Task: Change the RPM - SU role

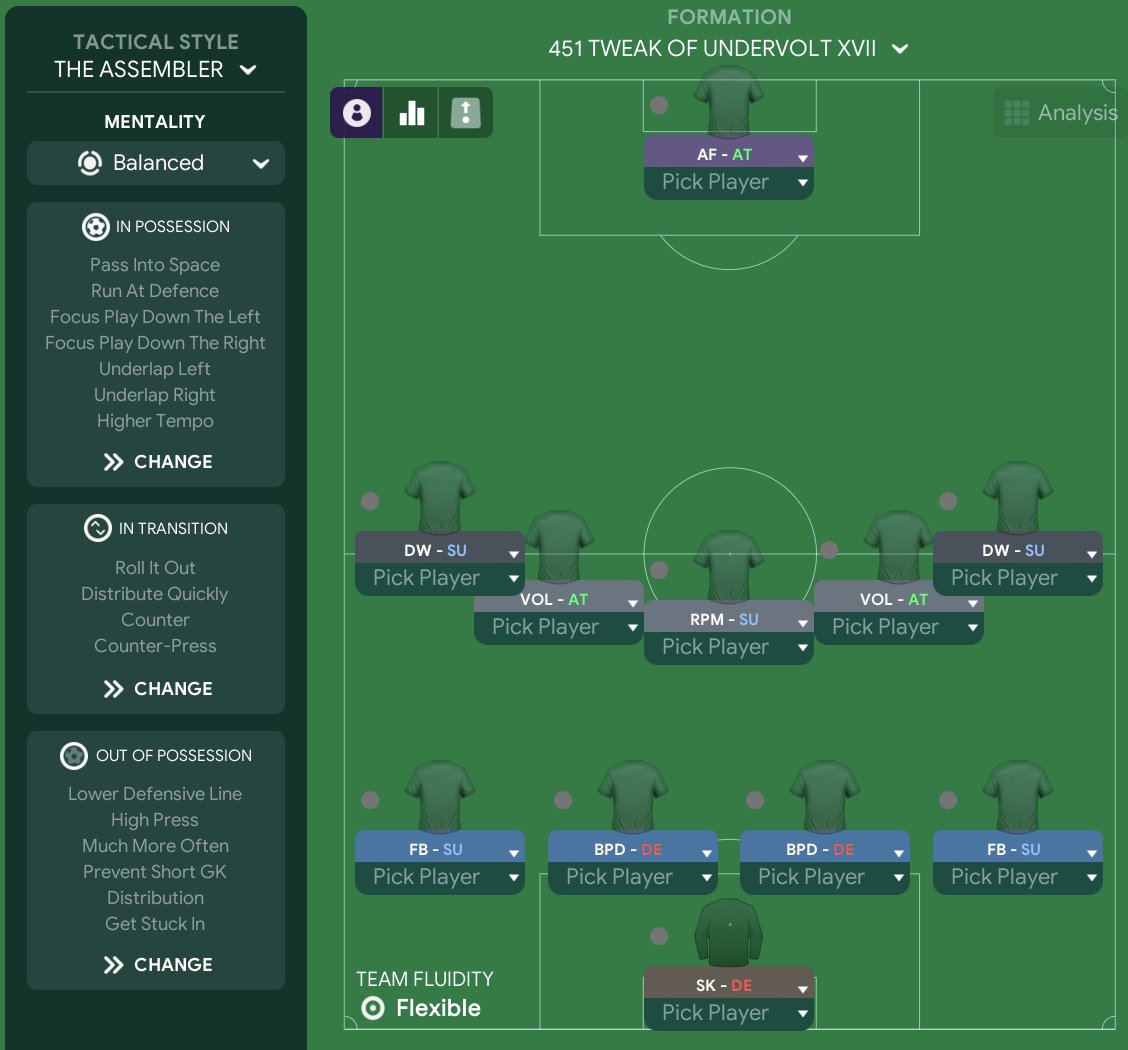Action: click(728, 620)
